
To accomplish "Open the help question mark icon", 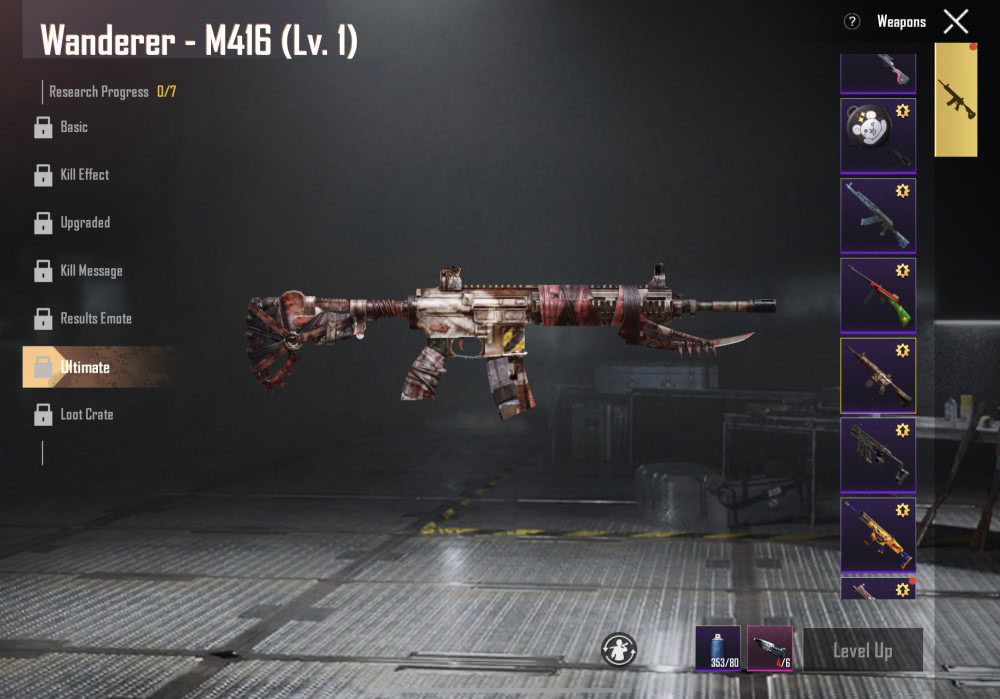I will click(x=852, y=21).
